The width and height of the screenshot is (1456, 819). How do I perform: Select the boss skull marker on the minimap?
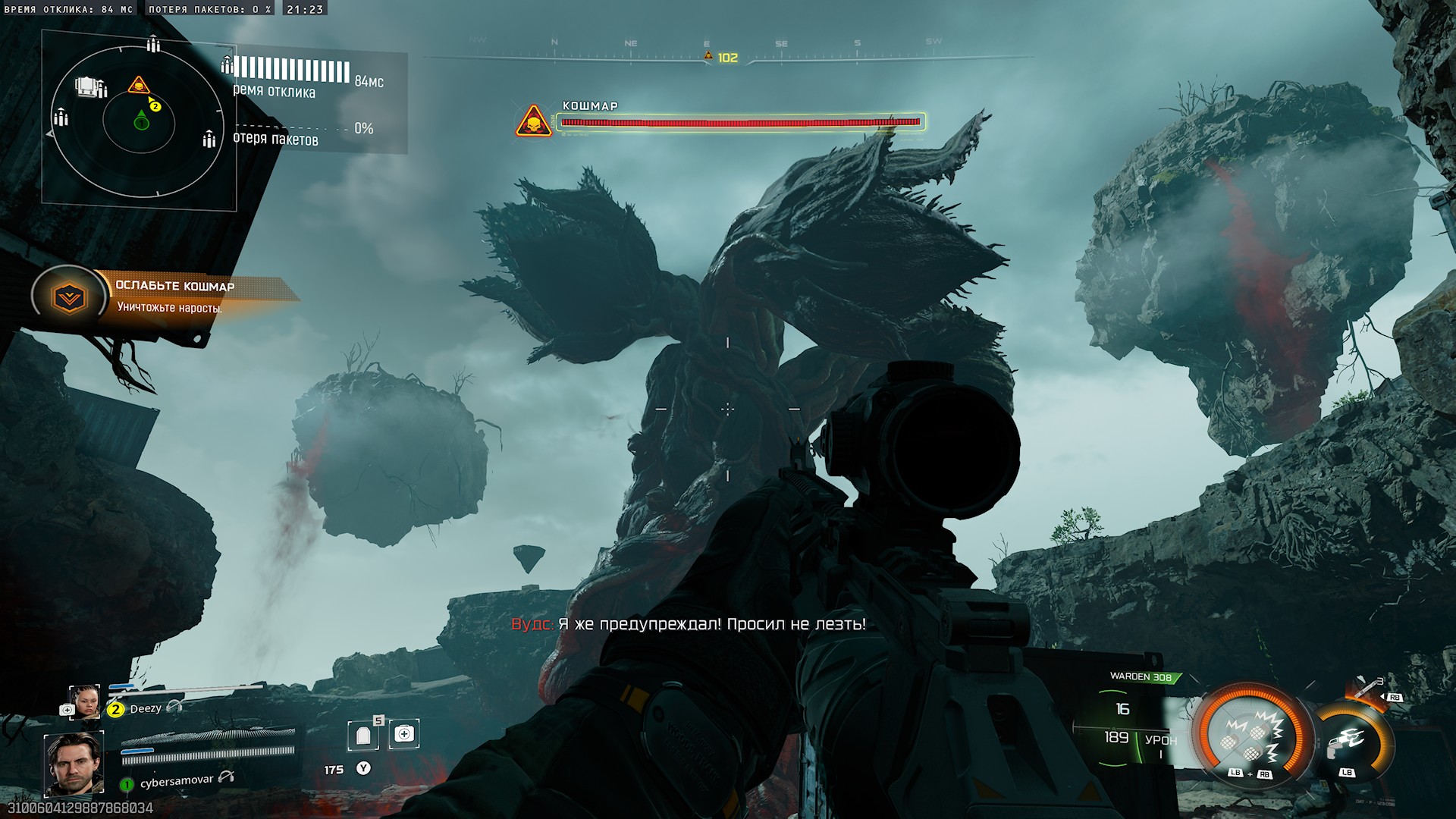tap(138, 85)
